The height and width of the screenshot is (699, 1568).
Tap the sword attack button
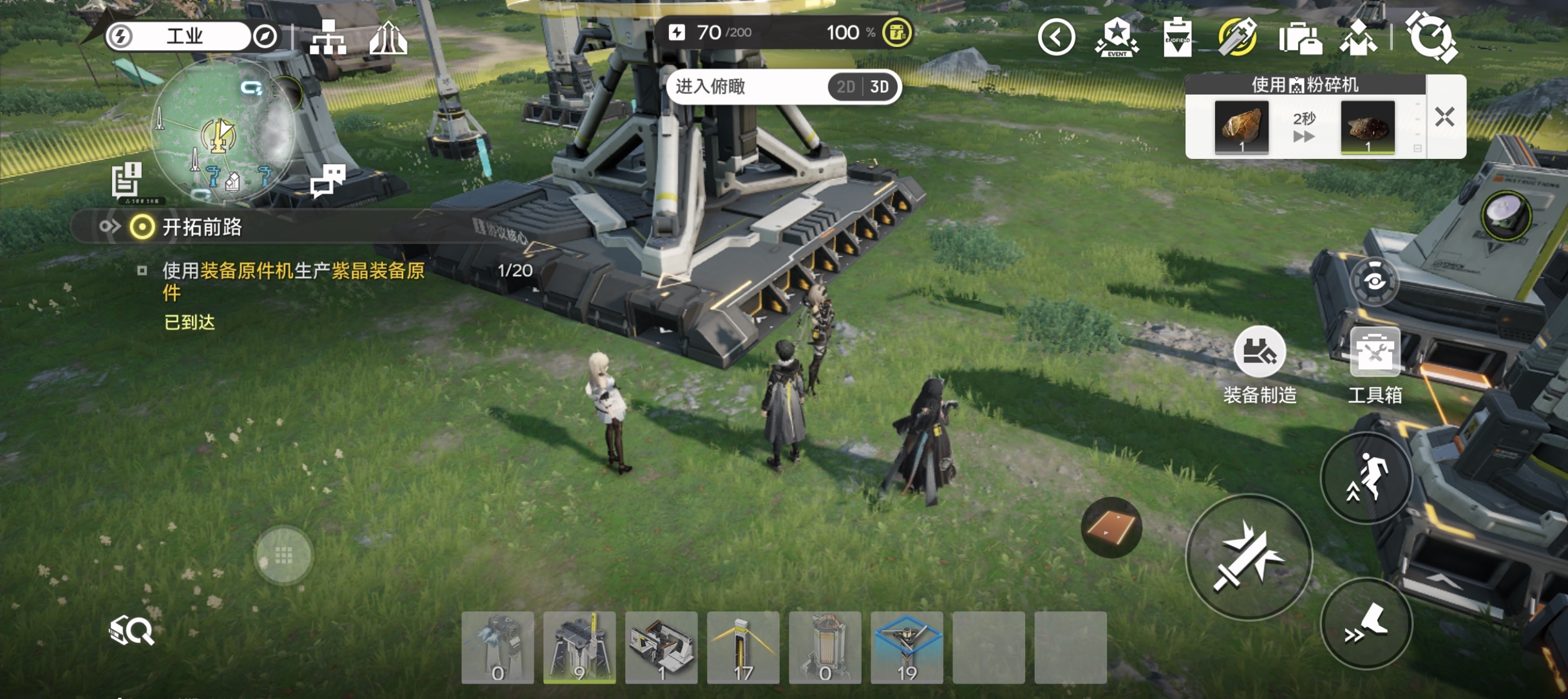pos(1249,557)
